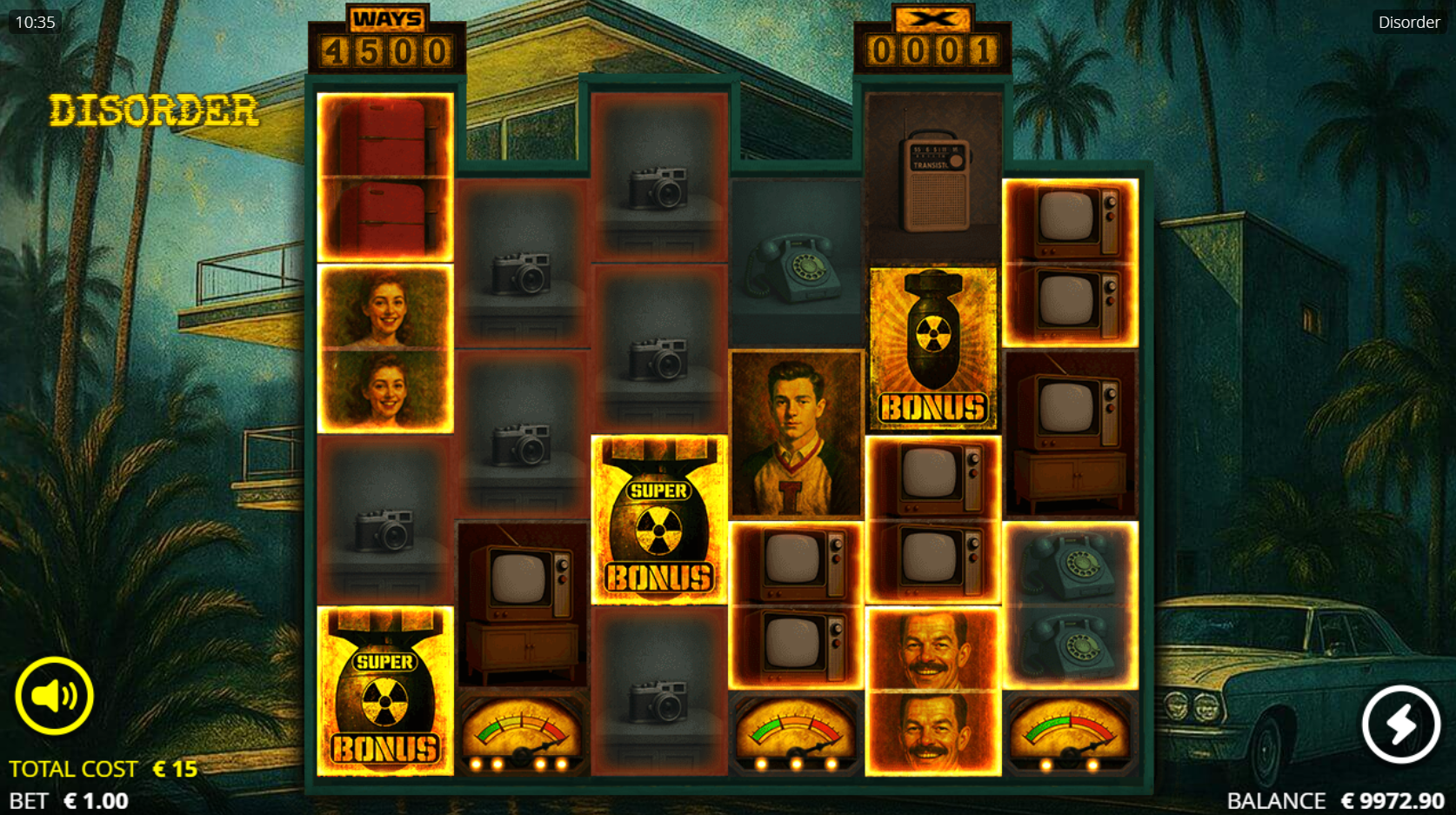Image resolution: width=1456 pixels, height=815 pixels.
Task: Click the BALANCE € 9972.90 display
Action: click(1333, 799)
